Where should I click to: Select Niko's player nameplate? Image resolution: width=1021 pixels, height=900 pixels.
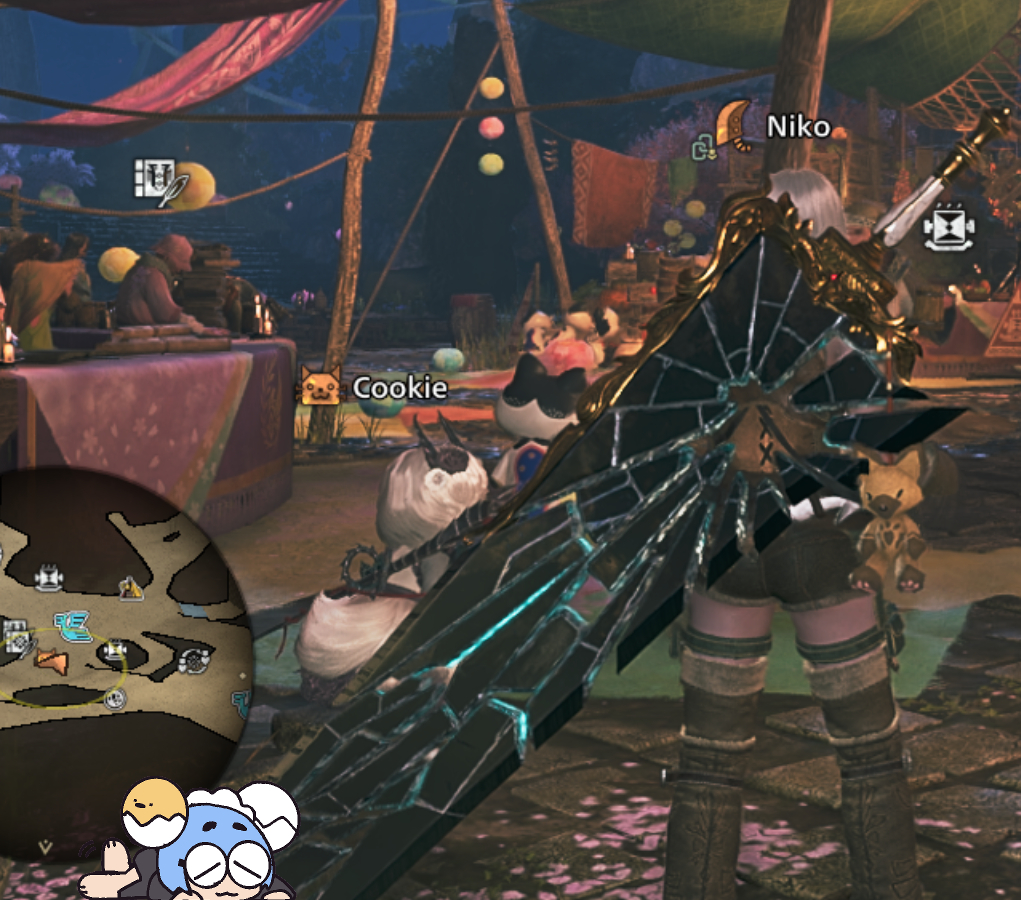pyautogui.click(x=798, y=127)
